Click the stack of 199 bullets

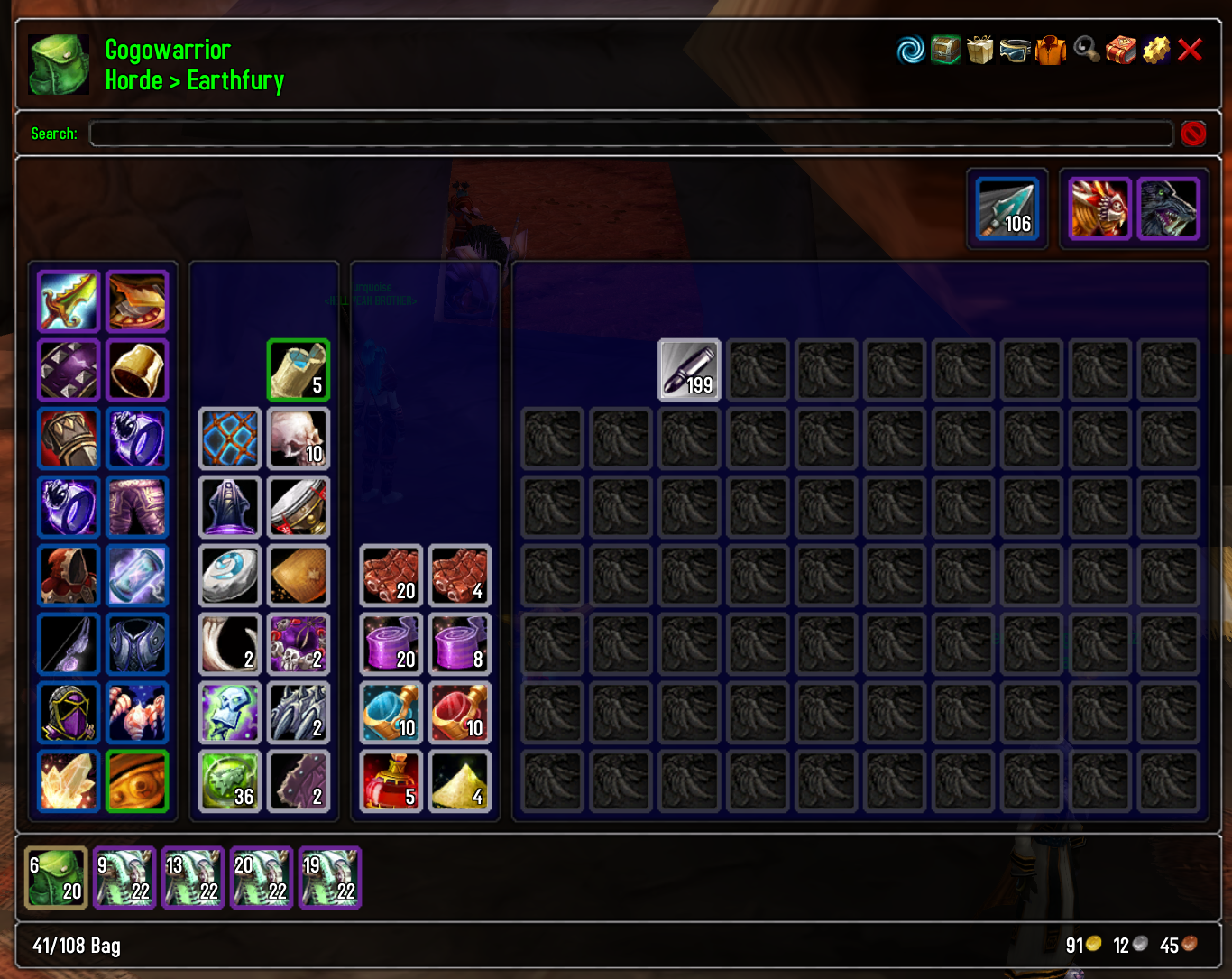tap(688, 370)
